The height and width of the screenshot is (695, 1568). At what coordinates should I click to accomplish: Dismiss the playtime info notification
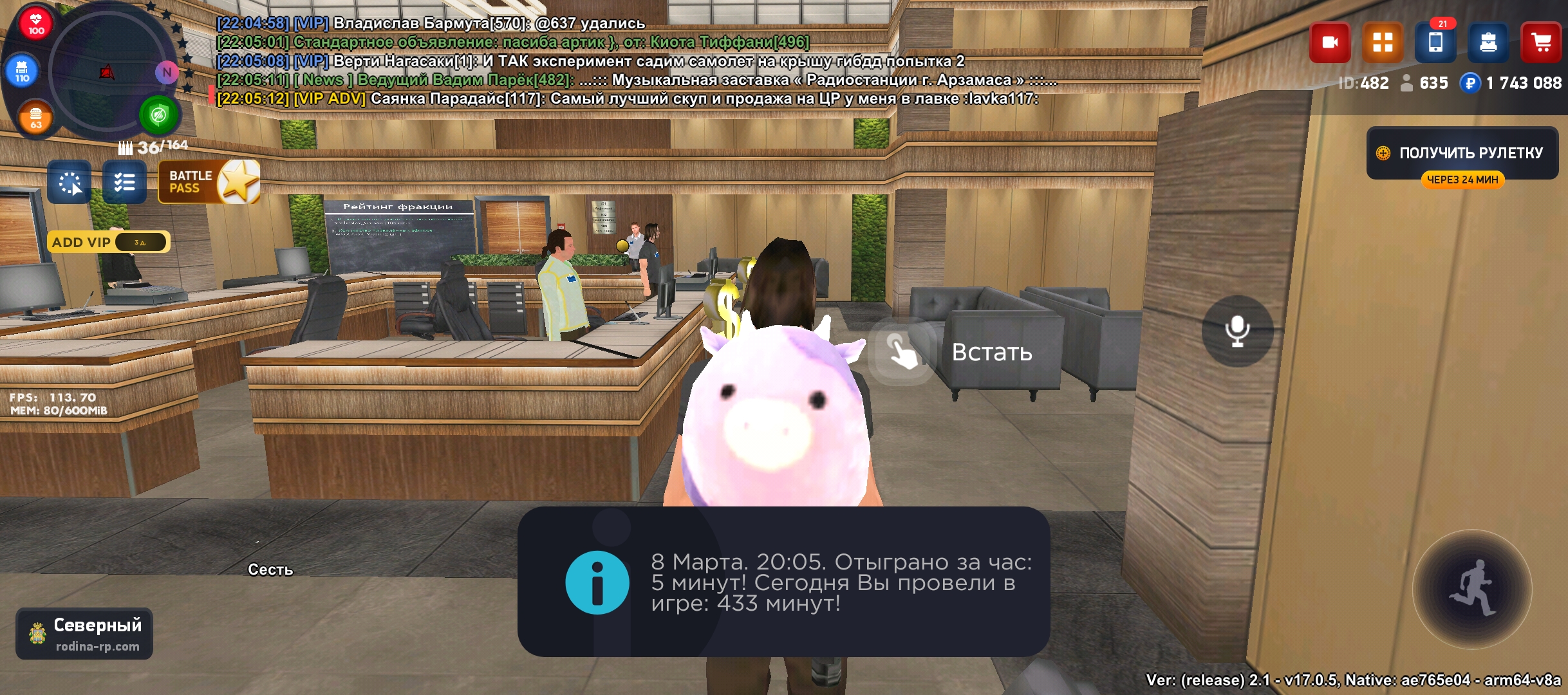(x=783, y=582)
